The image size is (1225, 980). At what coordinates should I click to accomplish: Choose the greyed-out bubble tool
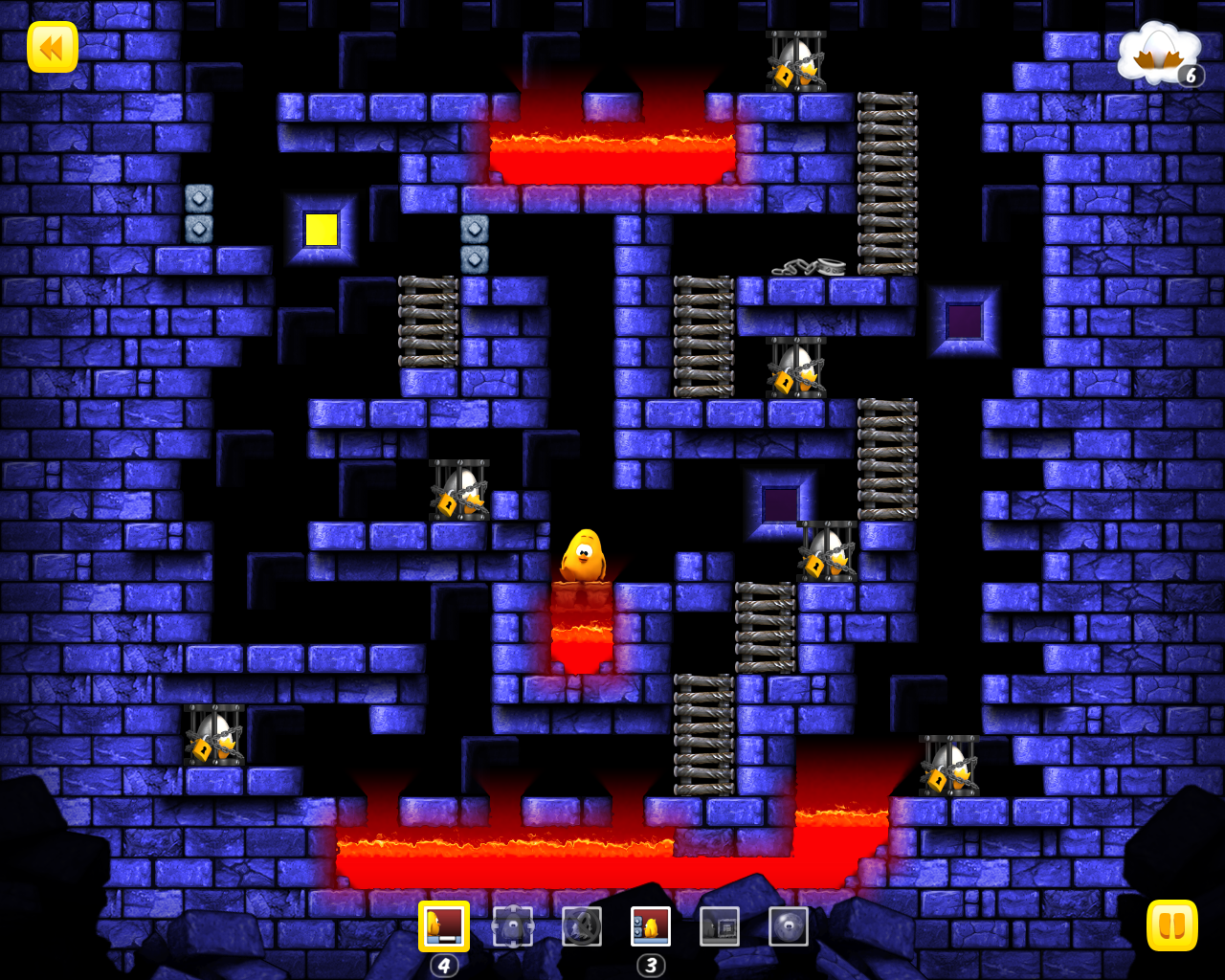(x=789, y=926)
